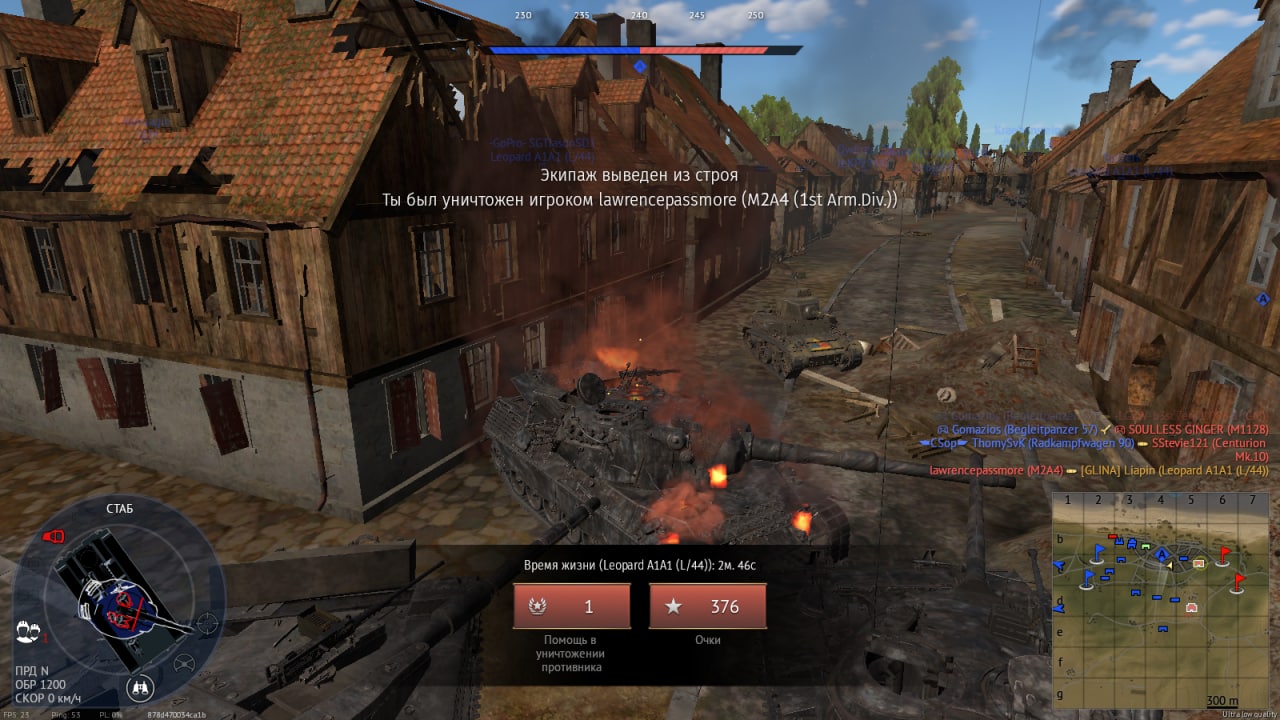Click the crosshair gunner icon
The image size is (1280, 720).
[207, 623]
